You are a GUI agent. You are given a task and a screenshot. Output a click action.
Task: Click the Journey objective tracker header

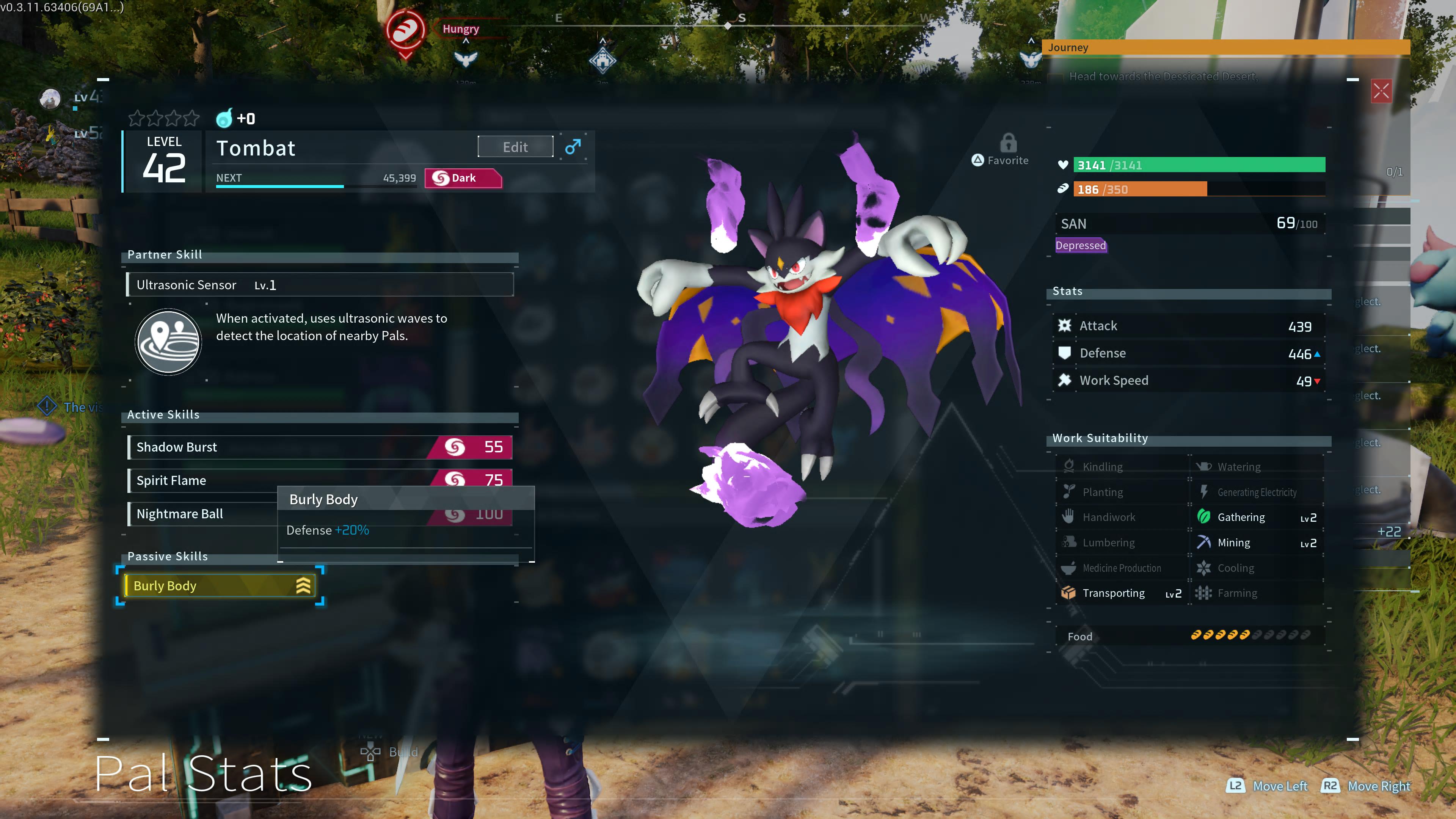1227,47
